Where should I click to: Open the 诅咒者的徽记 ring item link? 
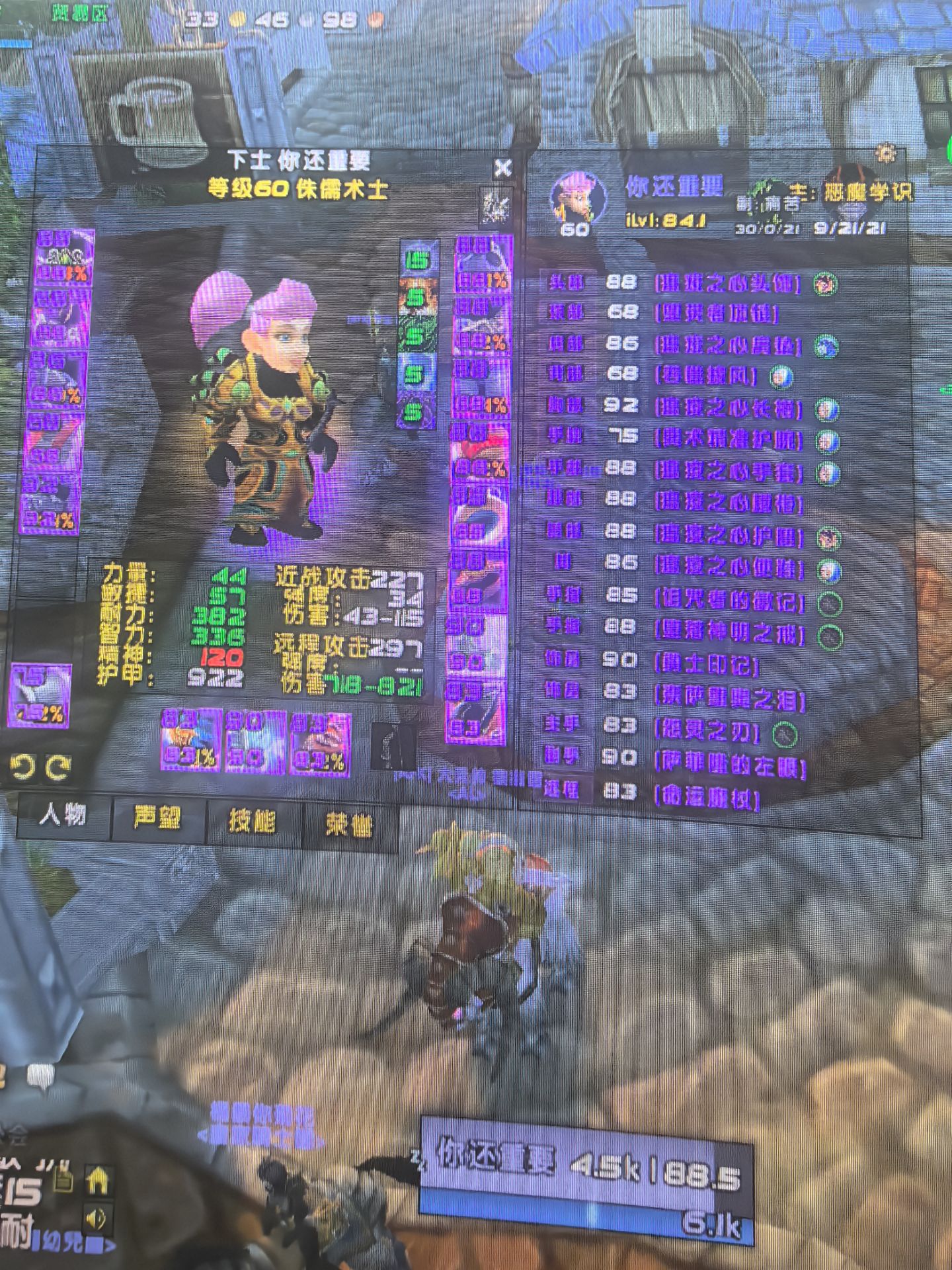pyautogui.click(x=729, y=601)
